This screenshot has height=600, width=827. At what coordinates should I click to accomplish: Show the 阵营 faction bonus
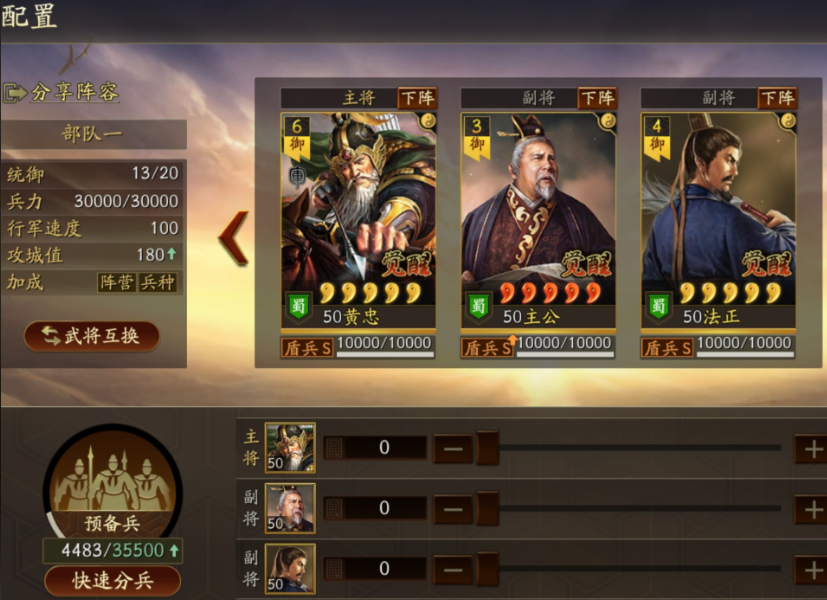point(116,282)
